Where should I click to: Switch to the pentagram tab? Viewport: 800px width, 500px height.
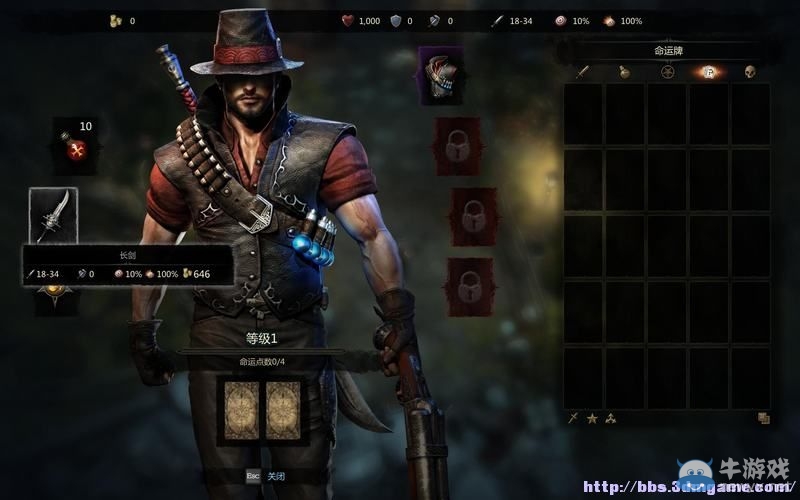(x=667, y=72)
